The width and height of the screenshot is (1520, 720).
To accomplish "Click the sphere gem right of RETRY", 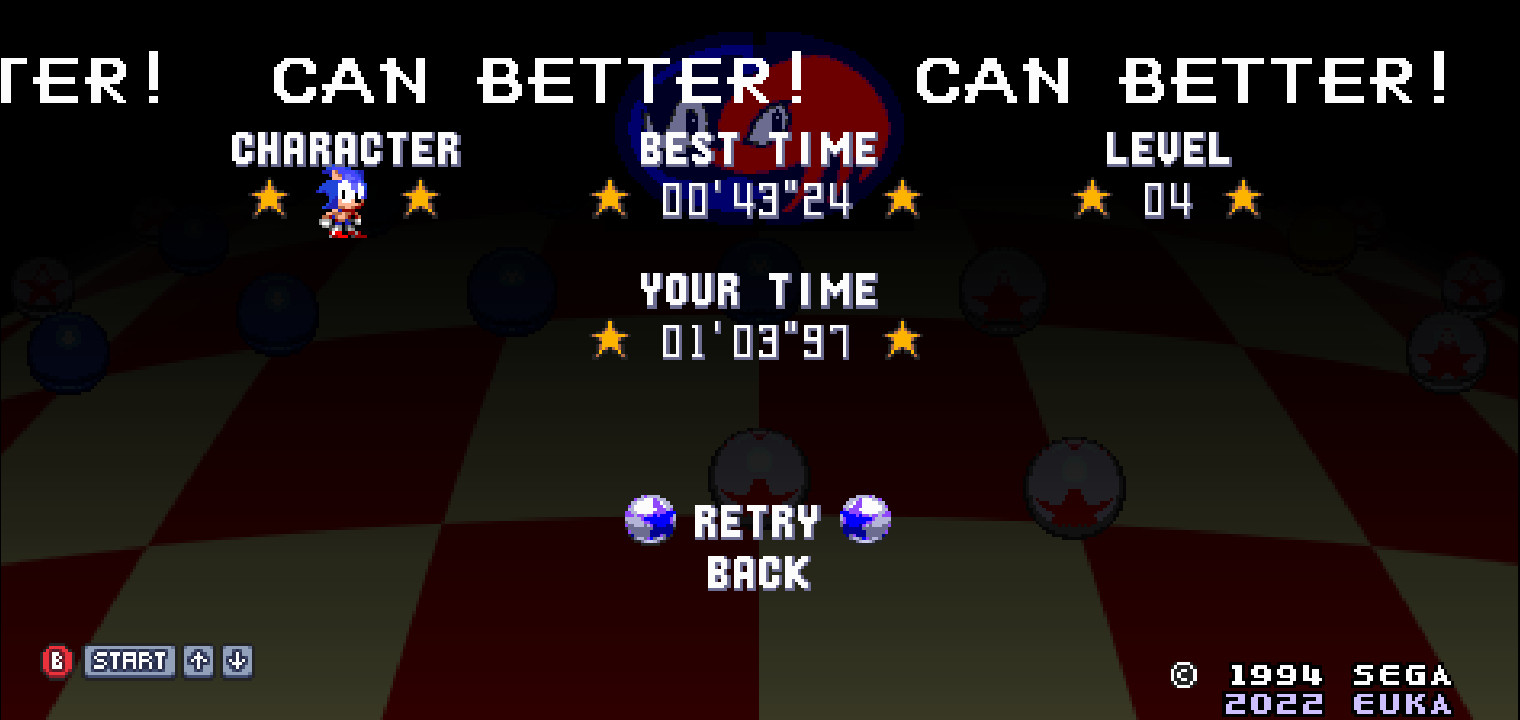I will 867,520.
